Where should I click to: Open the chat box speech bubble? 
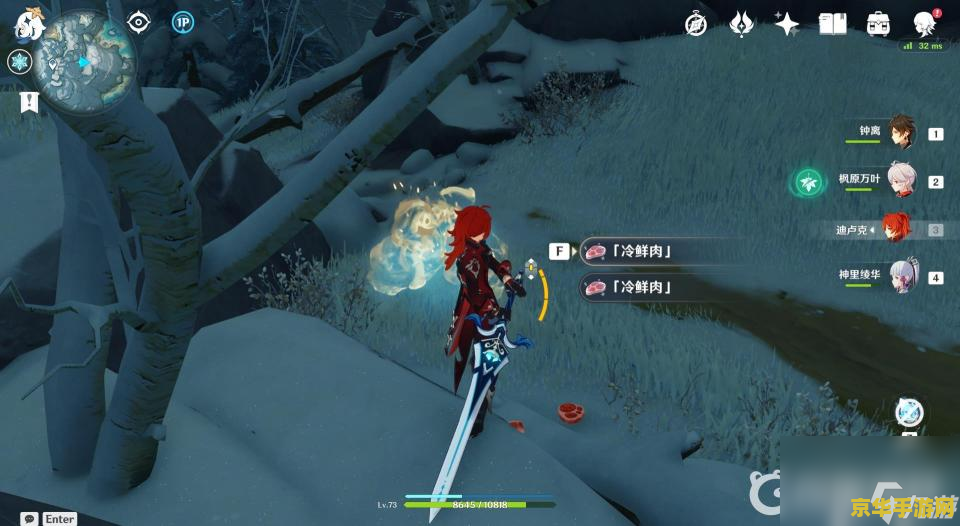click(x=29, y=518)
